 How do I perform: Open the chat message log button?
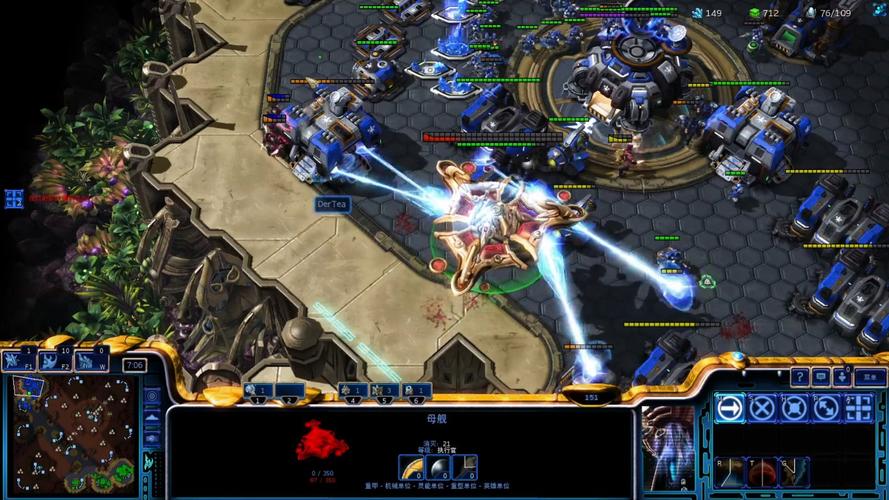pyautogui.click(x=821, y=377)
